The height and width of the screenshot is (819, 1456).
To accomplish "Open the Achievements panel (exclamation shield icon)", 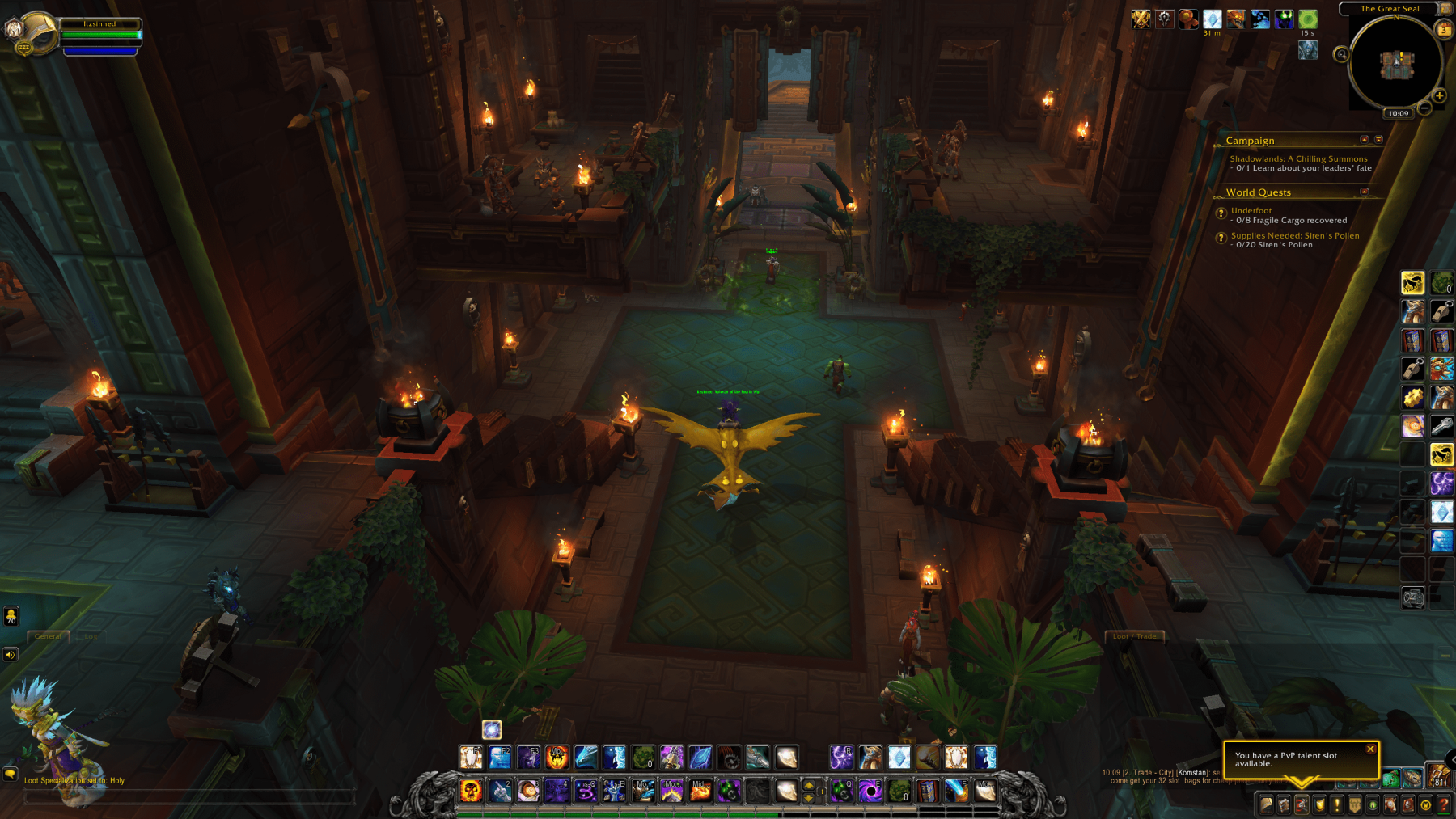I will 1337,805.
